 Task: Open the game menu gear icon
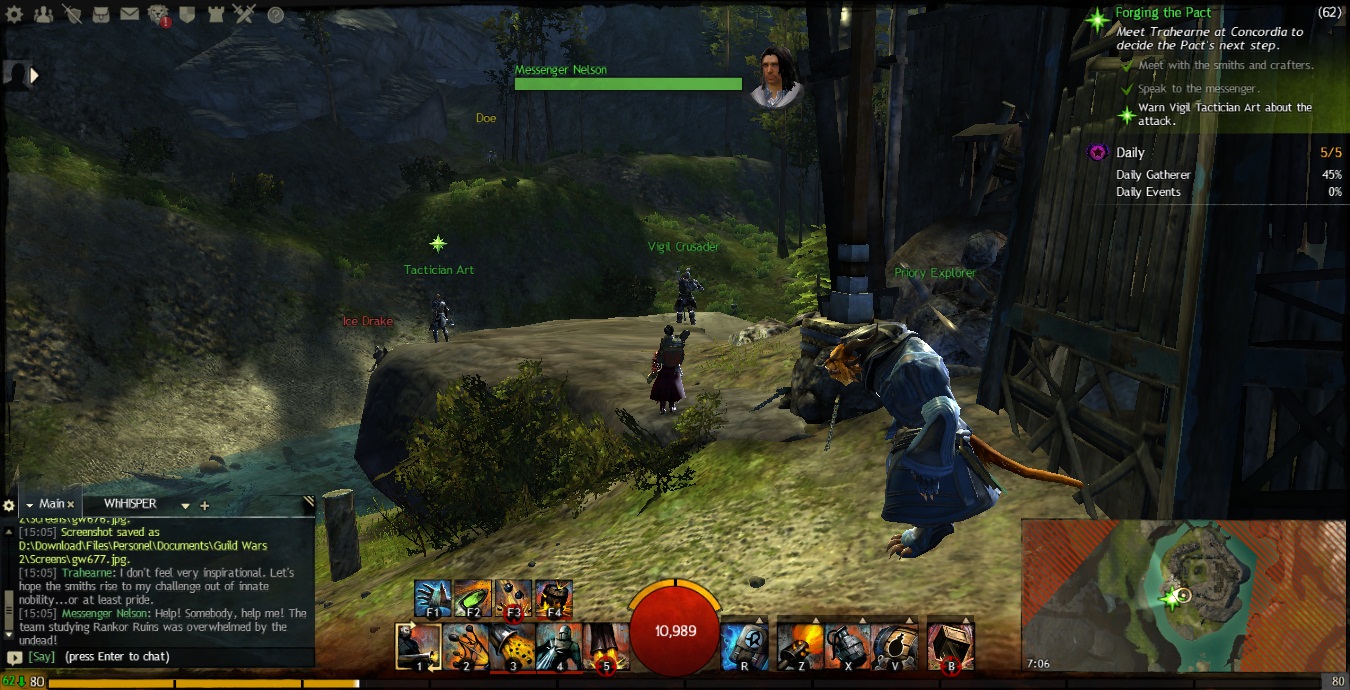tap(16, 14)
